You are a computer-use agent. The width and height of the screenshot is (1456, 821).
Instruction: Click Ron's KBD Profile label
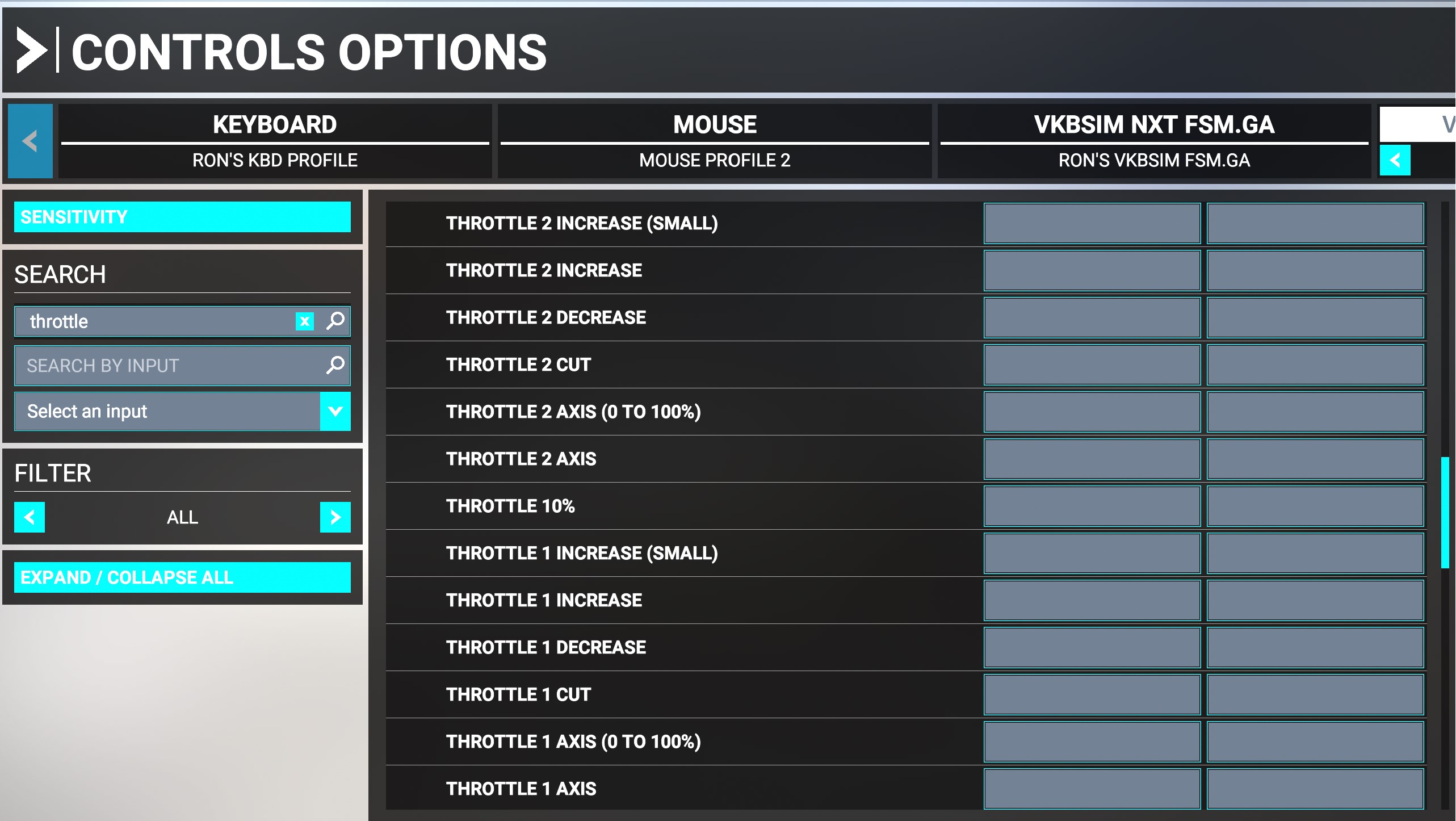point(275,160)
